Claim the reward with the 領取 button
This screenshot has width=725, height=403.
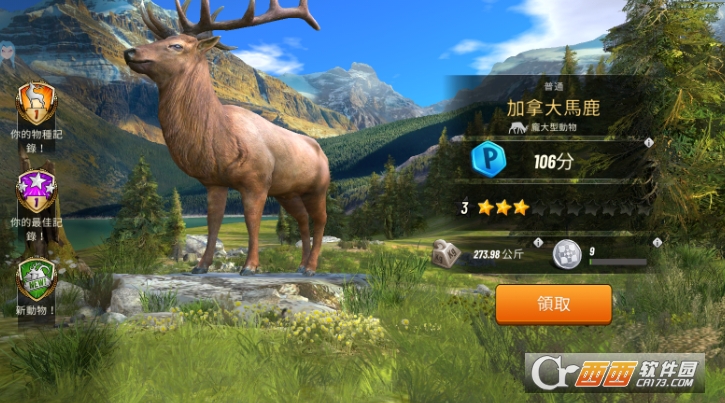point(553,303)
